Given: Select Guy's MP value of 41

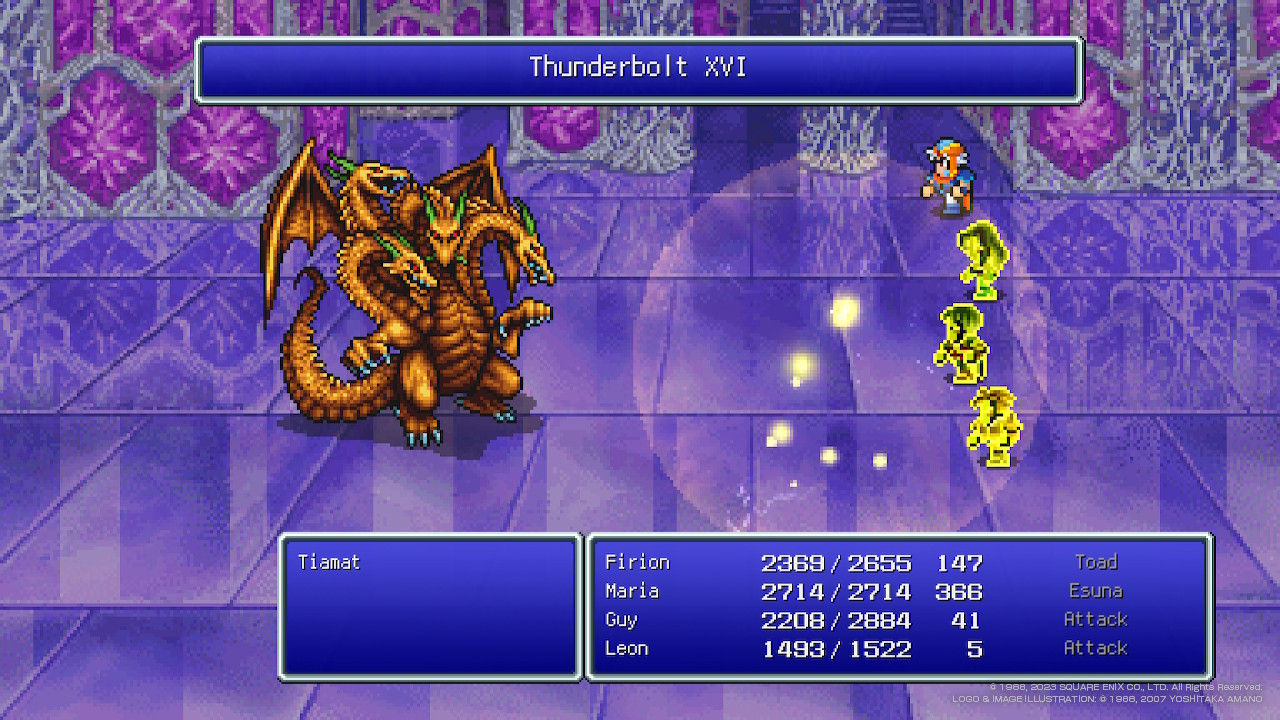Looking at the screenshot, I should point(967,620).
